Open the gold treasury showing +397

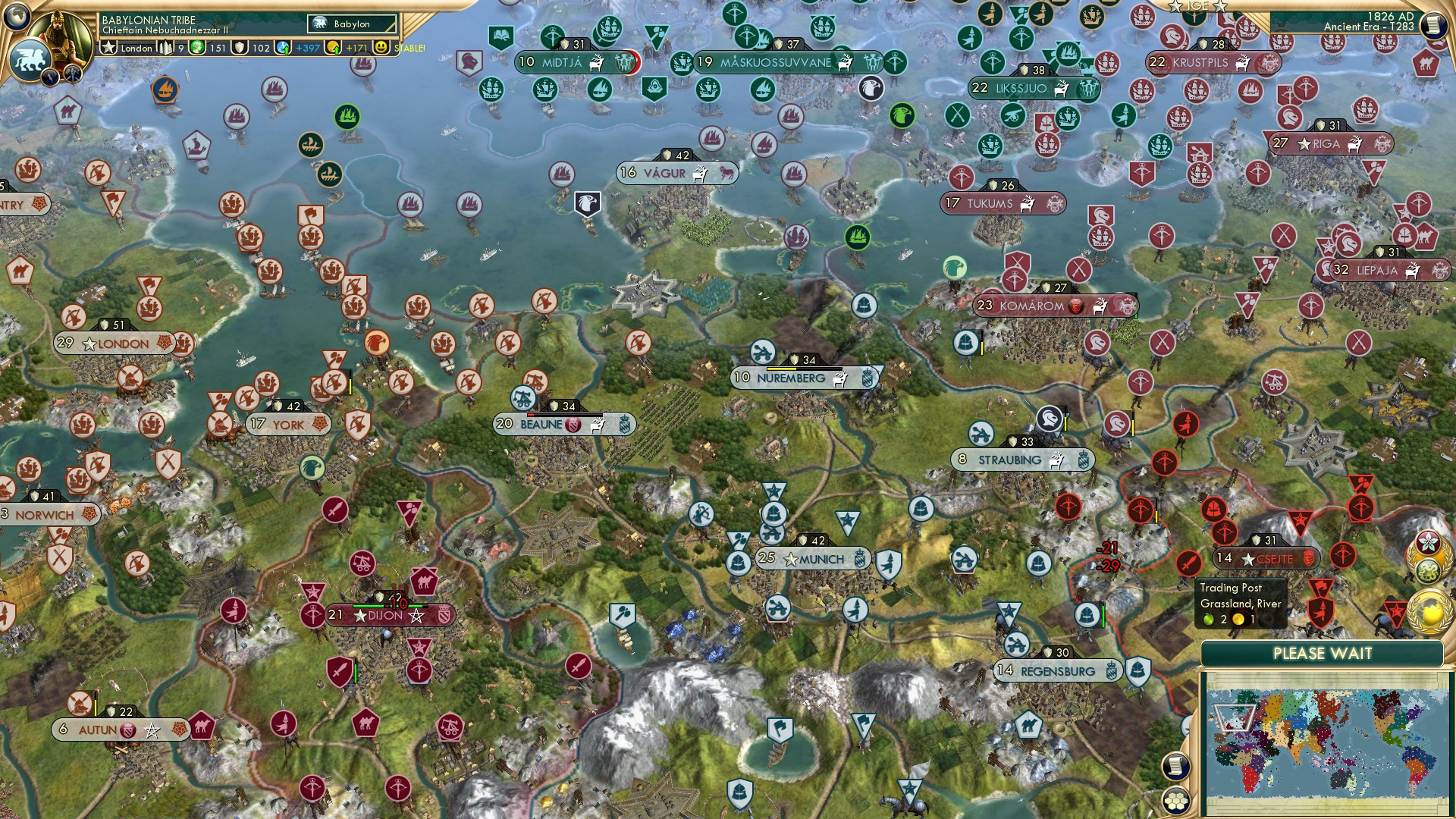pyautogui.click(x=296, y=47)
